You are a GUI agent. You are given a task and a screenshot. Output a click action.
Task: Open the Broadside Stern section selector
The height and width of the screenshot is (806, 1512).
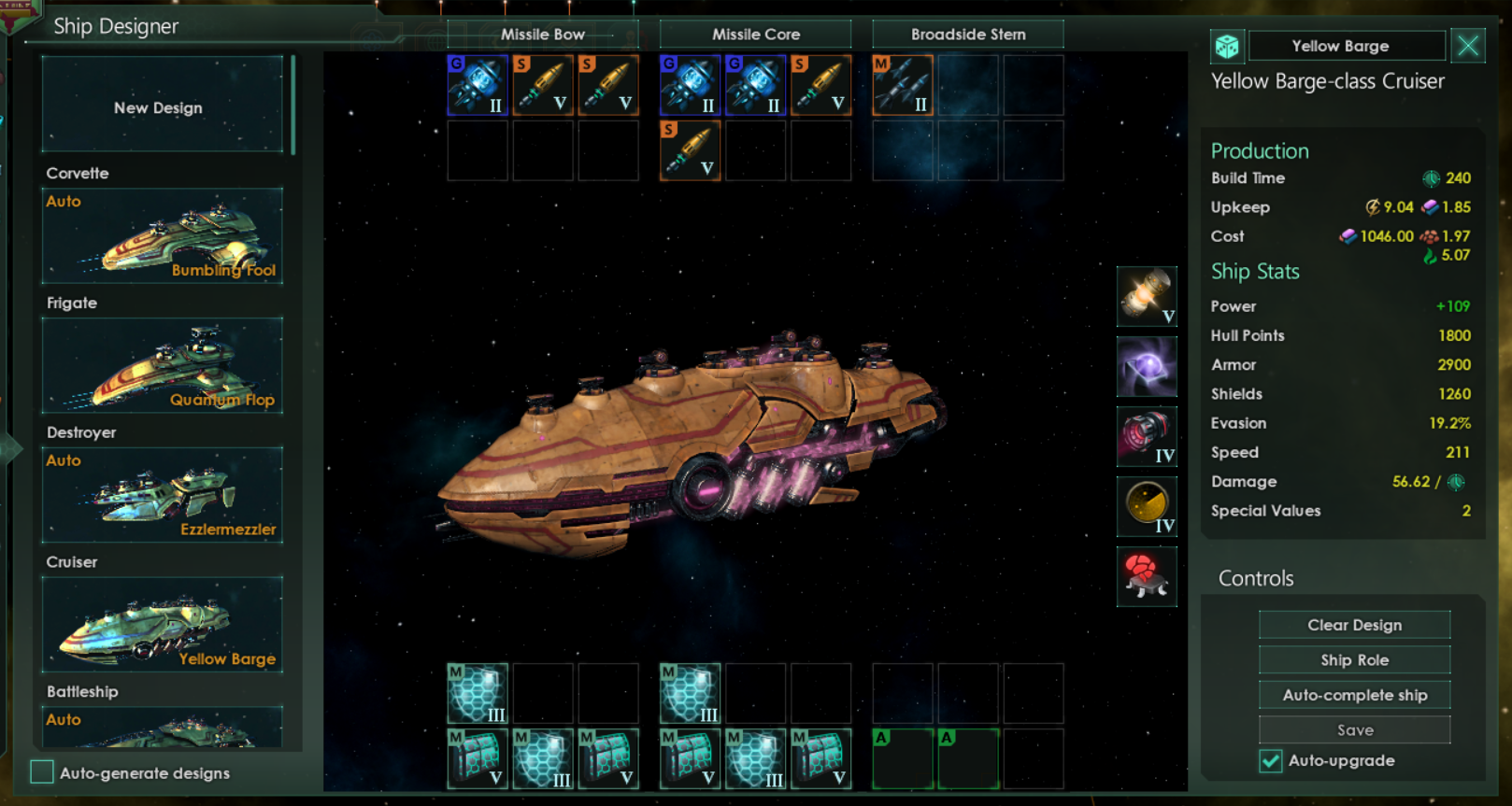click(x=968, y=35)
